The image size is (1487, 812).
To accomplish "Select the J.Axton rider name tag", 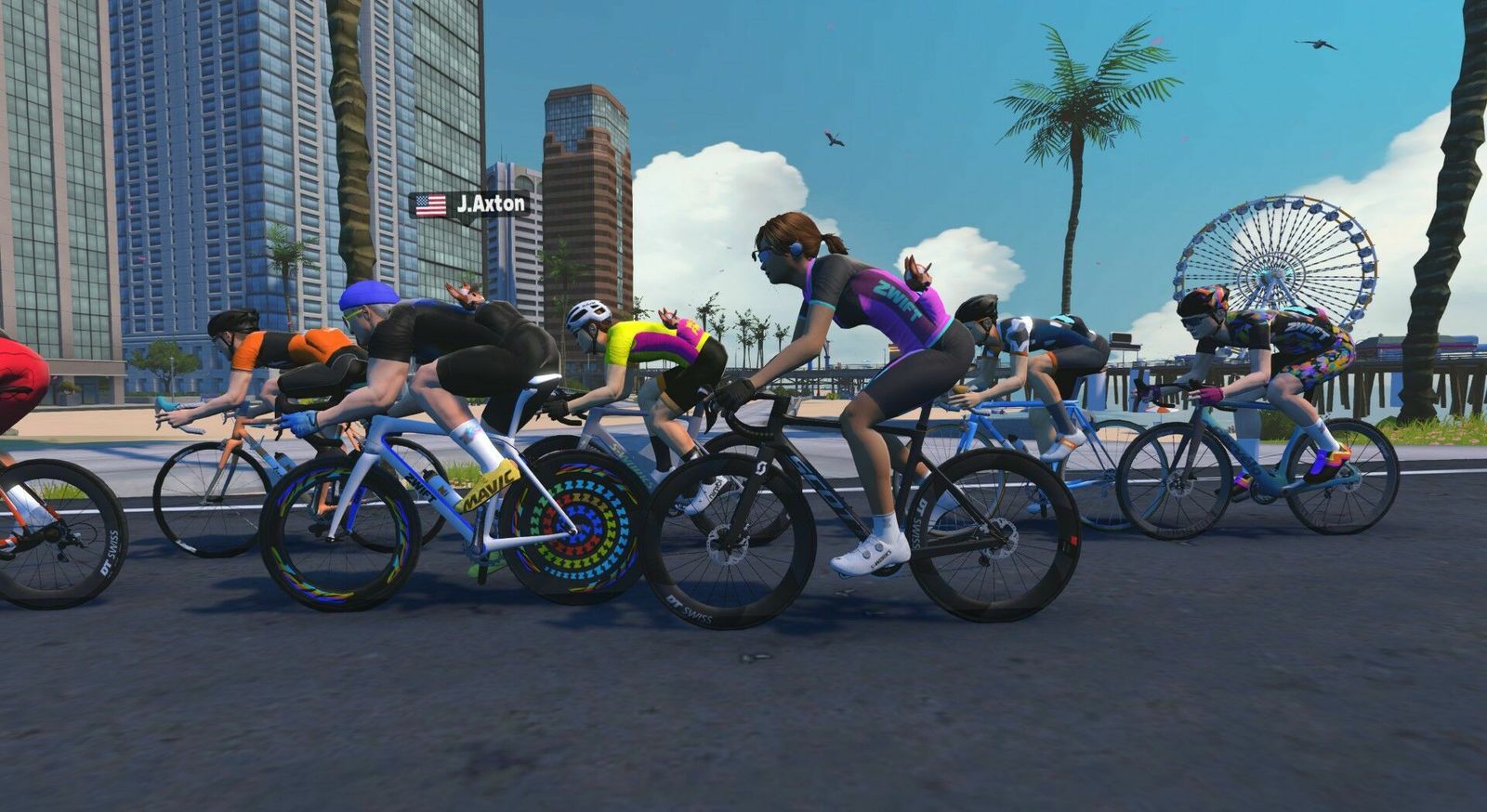I will pos(470,204).
